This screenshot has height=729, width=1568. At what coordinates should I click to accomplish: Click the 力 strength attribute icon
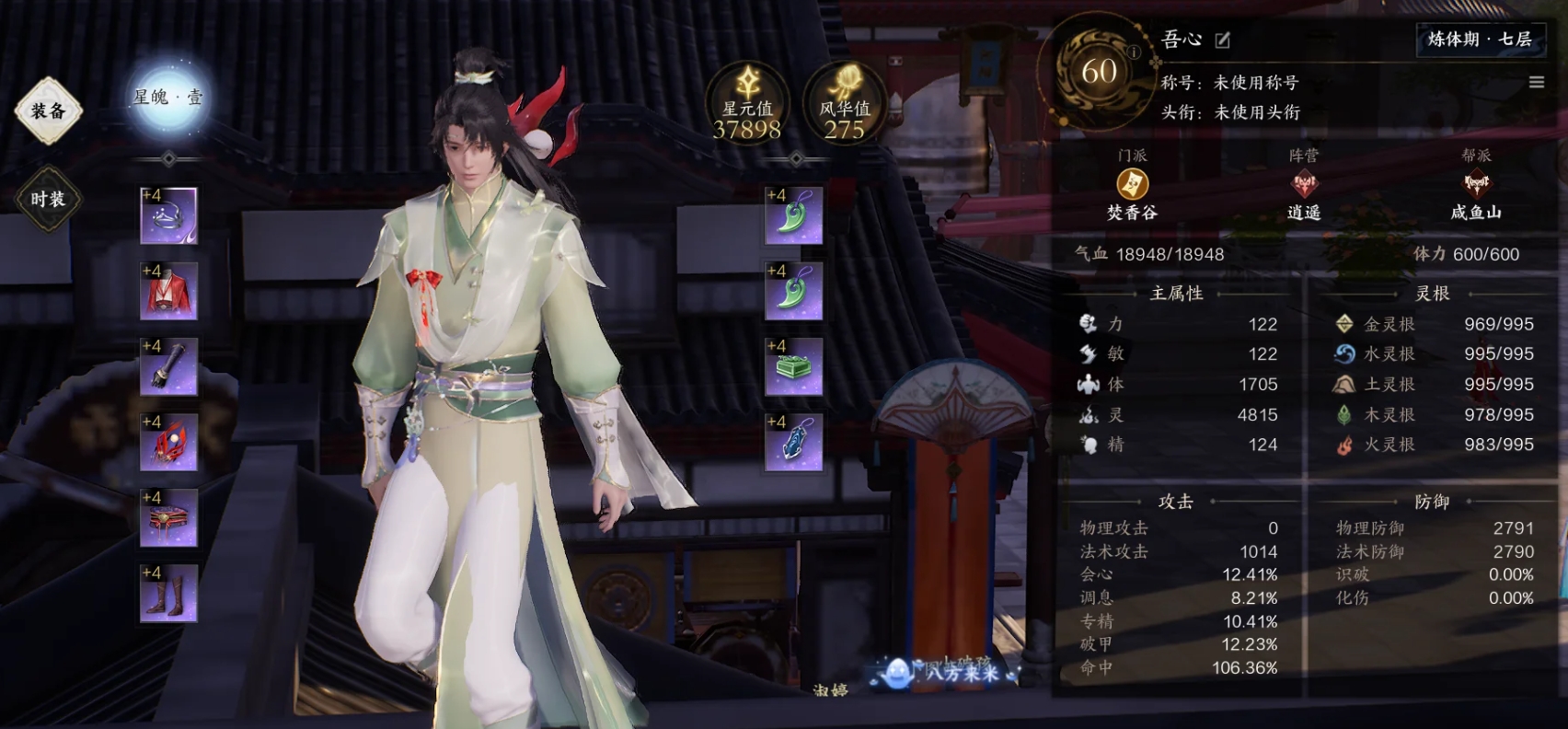[1089, 324]
